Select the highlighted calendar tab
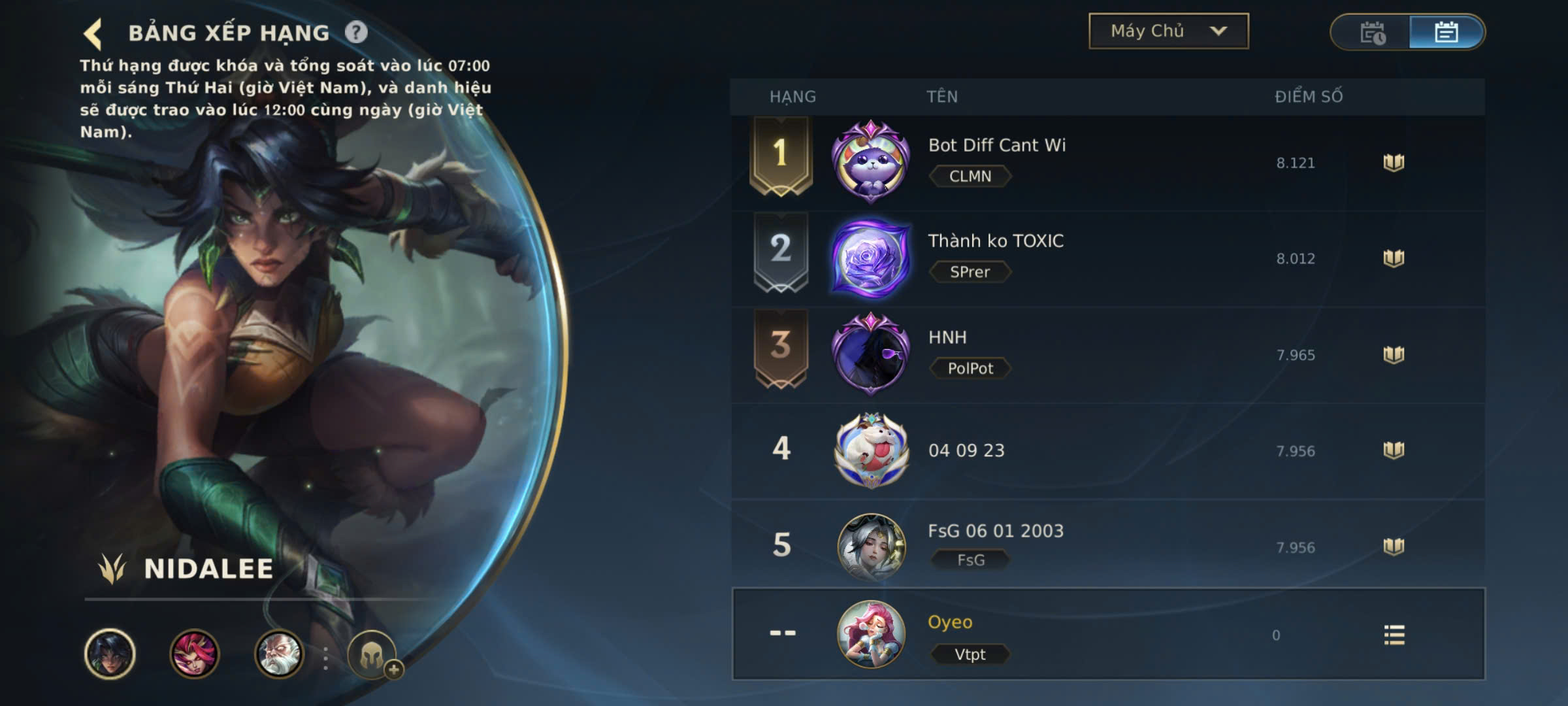This screenshot has height=706, width=1568. (1446, 32)
